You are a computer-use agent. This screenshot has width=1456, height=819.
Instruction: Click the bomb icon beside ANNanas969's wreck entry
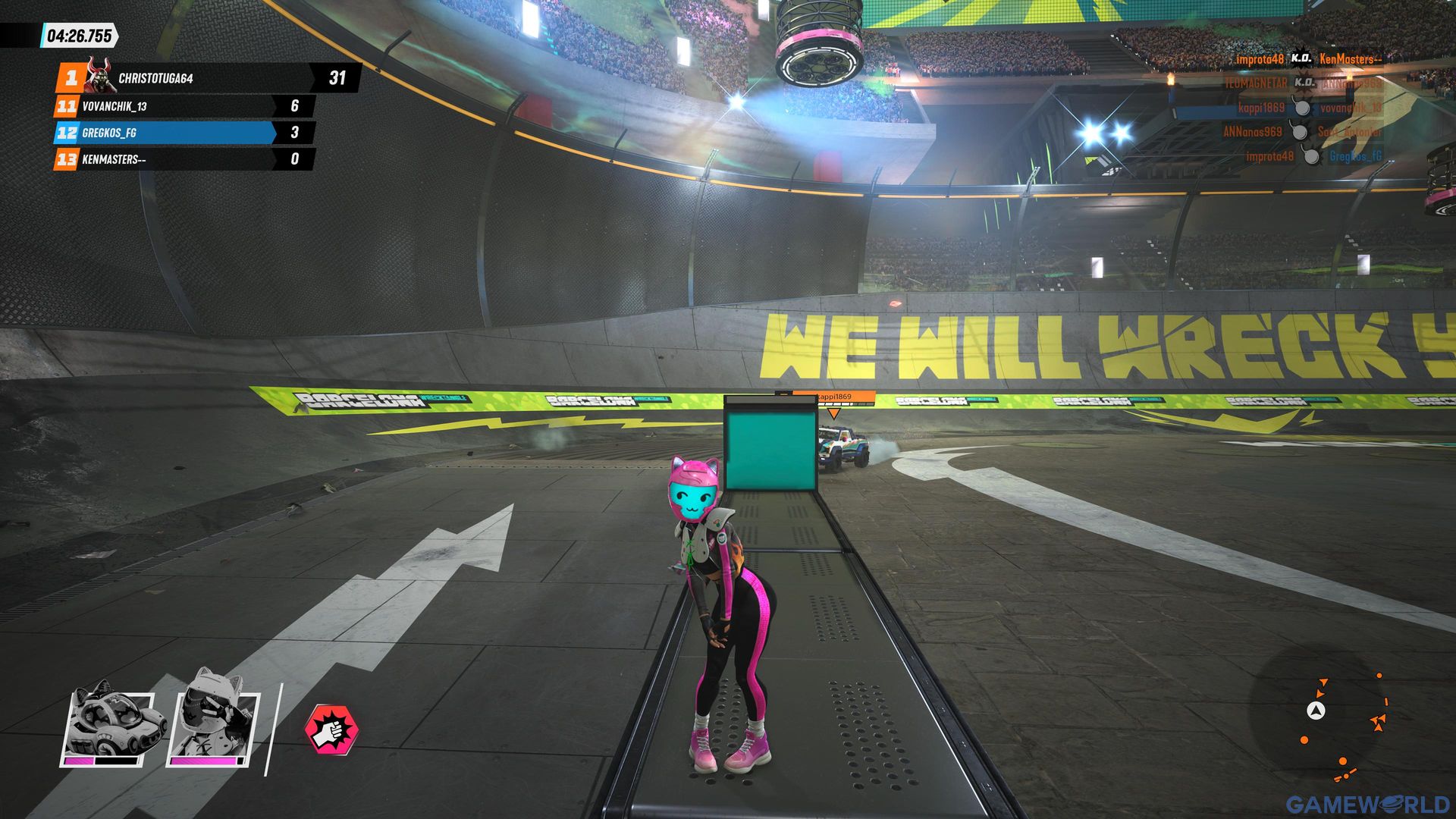point(1300,133)
